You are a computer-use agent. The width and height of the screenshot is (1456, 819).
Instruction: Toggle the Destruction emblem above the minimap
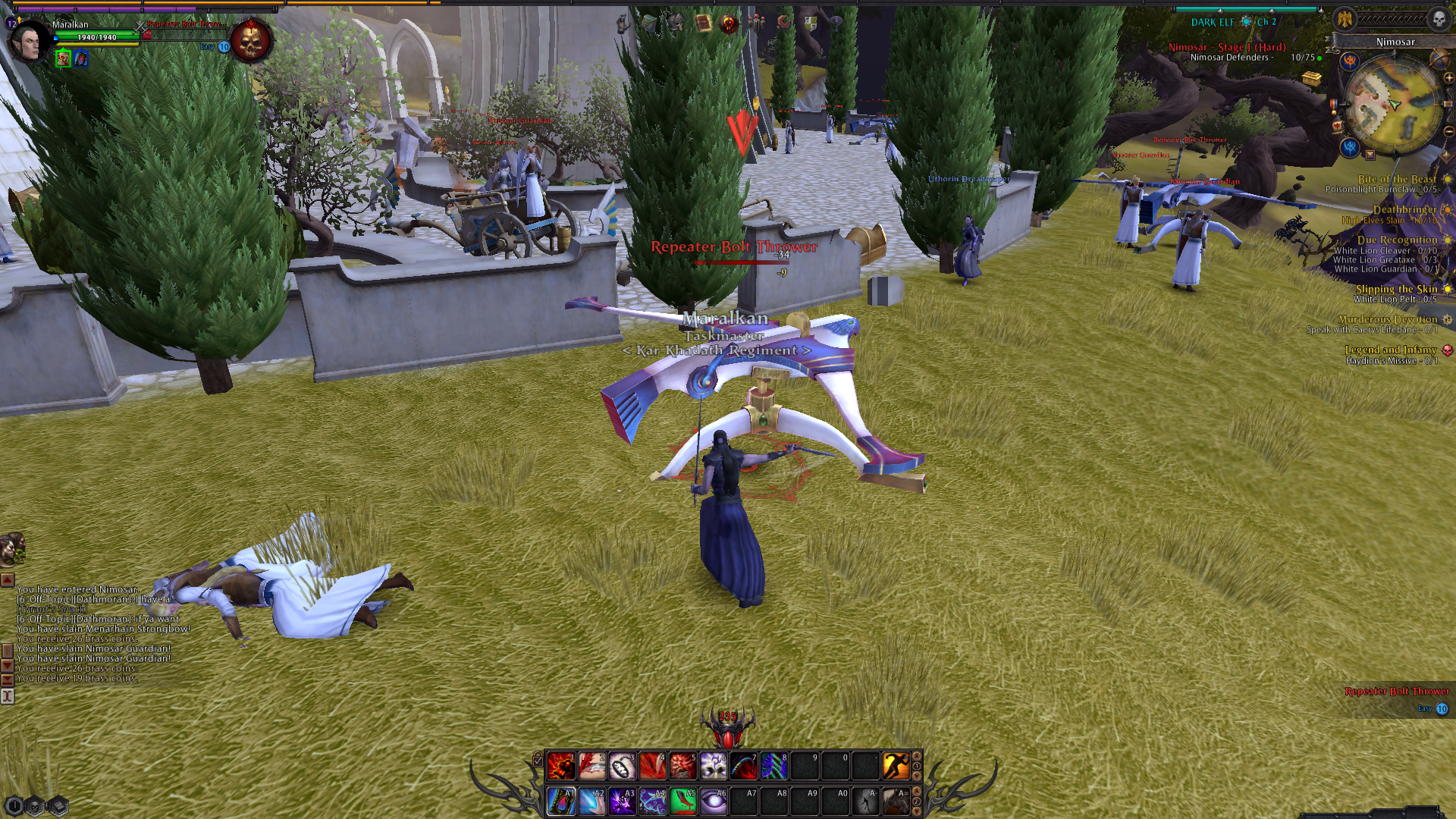pos(1351,61)
